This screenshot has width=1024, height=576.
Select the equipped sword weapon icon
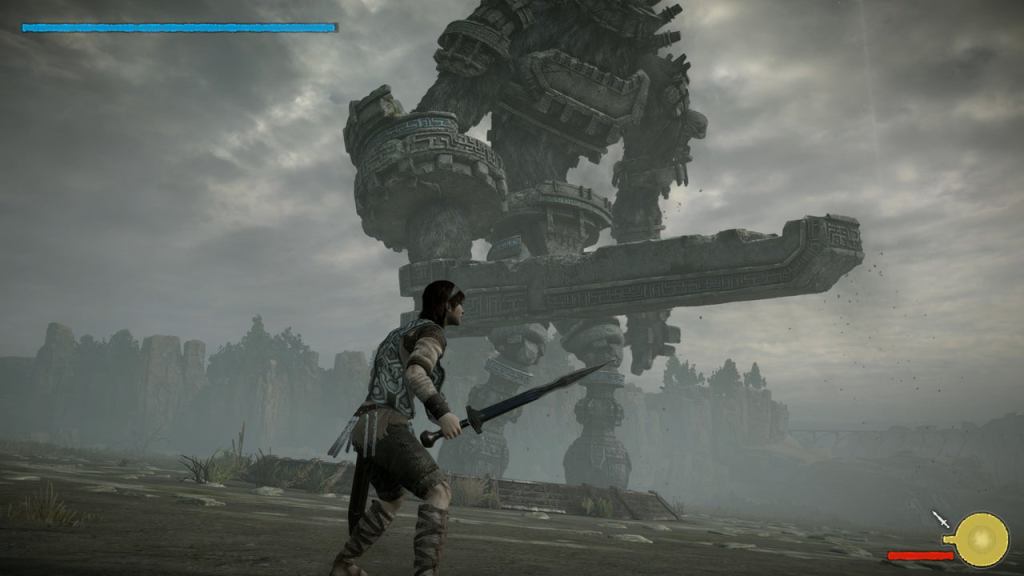(941, 519)
